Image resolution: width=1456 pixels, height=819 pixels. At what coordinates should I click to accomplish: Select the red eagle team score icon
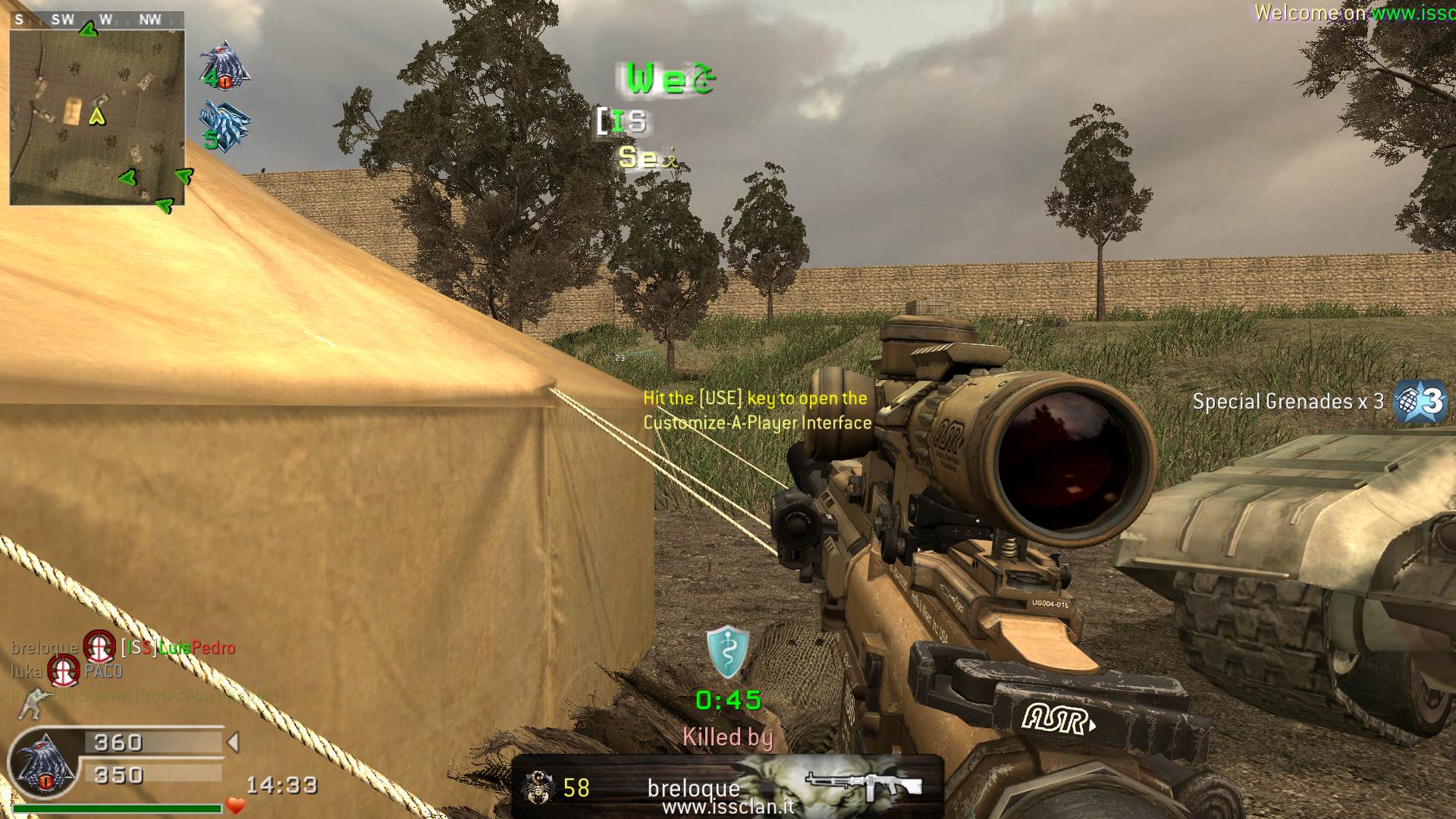point(224,66)
